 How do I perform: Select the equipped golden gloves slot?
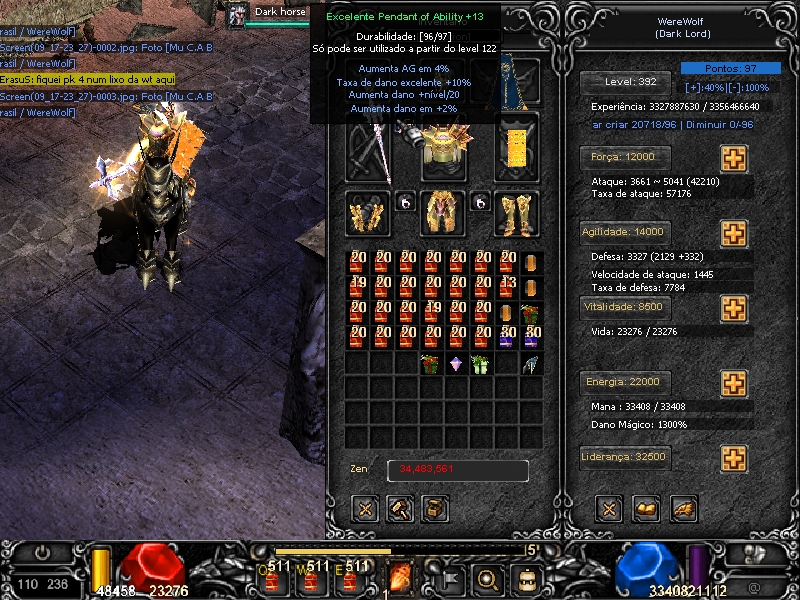(367, 213)
